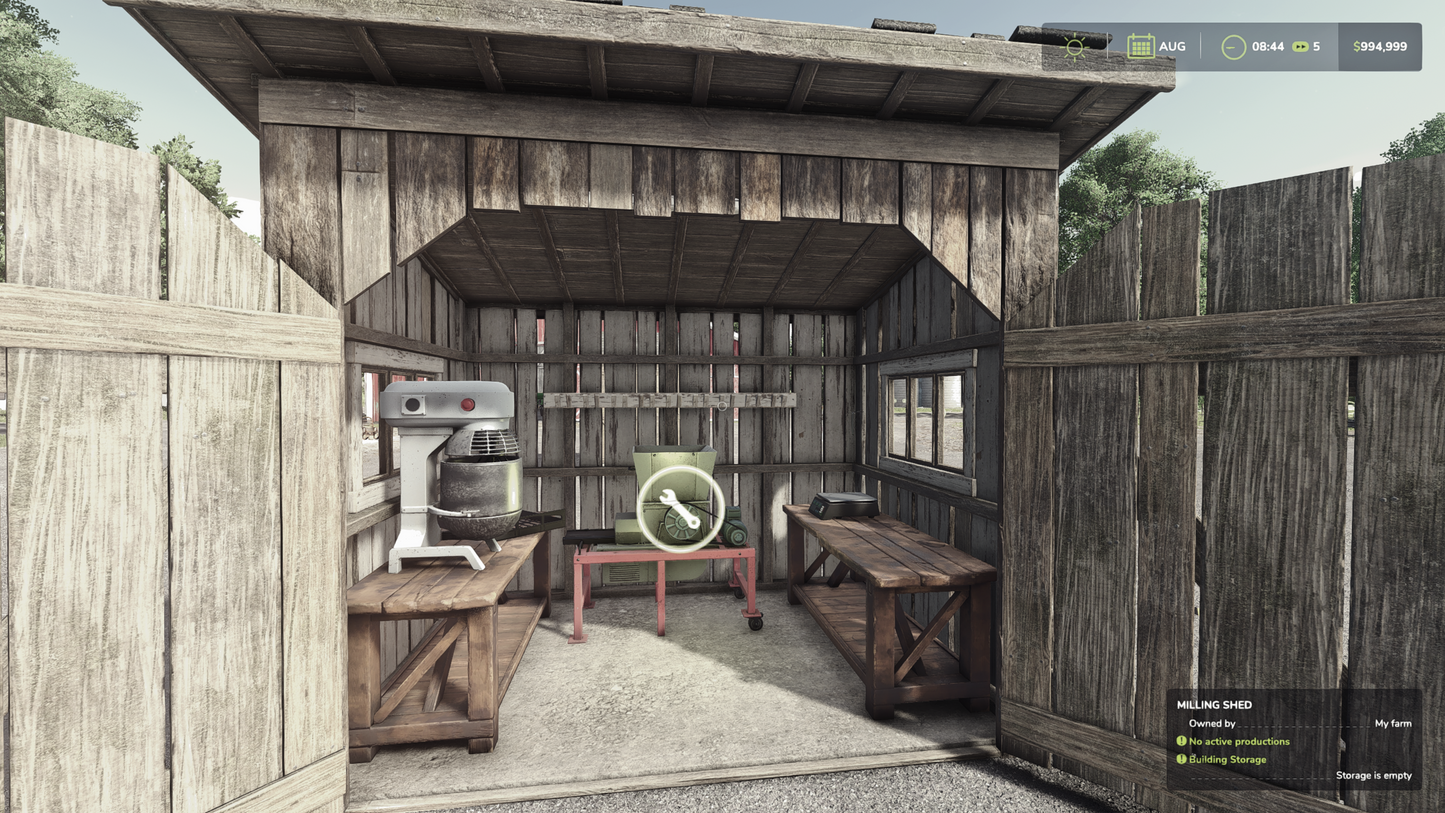Image resolution: width=1445 pixels, height=813 pixels.
Task: Click the My farm ownership link
Action: pyautogui.click(x=1394, y=723)
